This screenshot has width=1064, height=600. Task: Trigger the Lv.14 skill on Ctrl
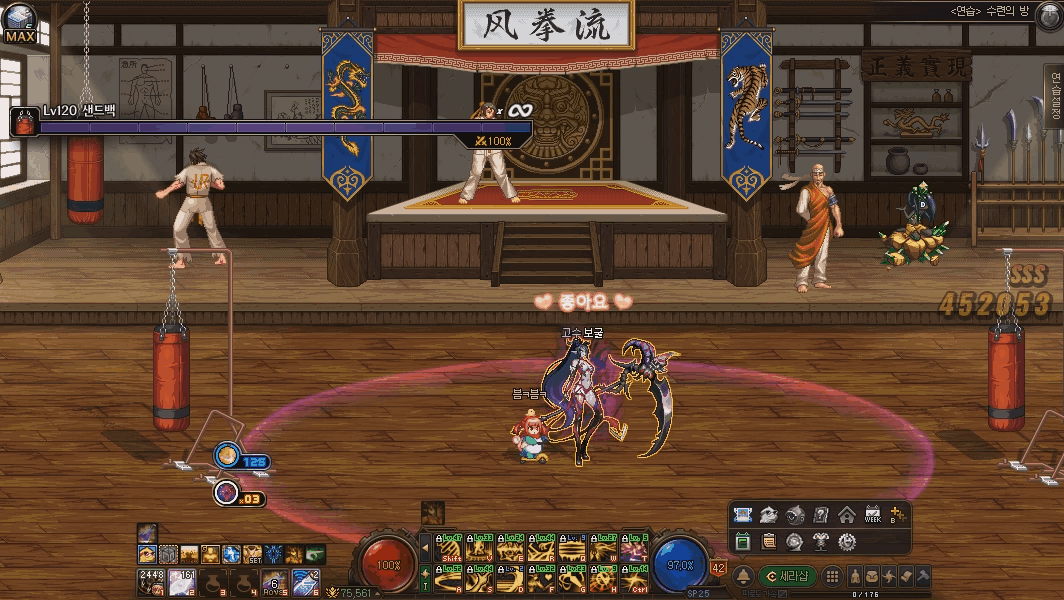(634, 577)
